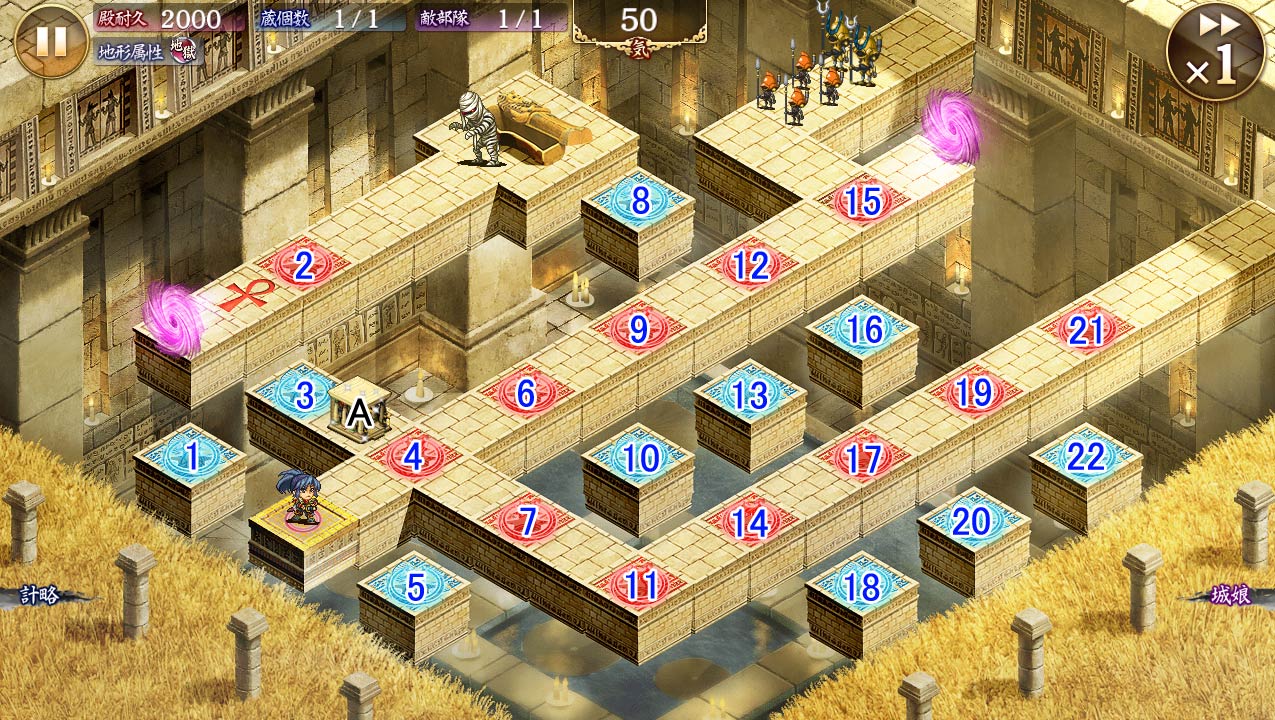Image resolution: width=1275 pixels, height=720 pixels.
Task: Pick red placement tile 4
Action: (x=414, y=458)
